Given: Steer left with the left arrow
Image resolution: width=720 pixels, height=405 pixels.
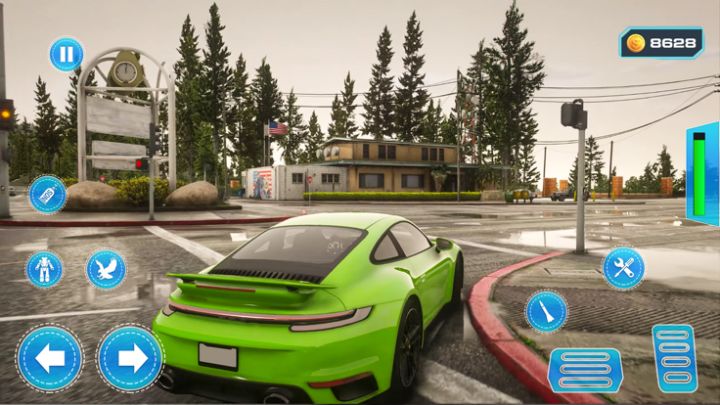Looking at the screenshot, I should [x=49, y=358].
